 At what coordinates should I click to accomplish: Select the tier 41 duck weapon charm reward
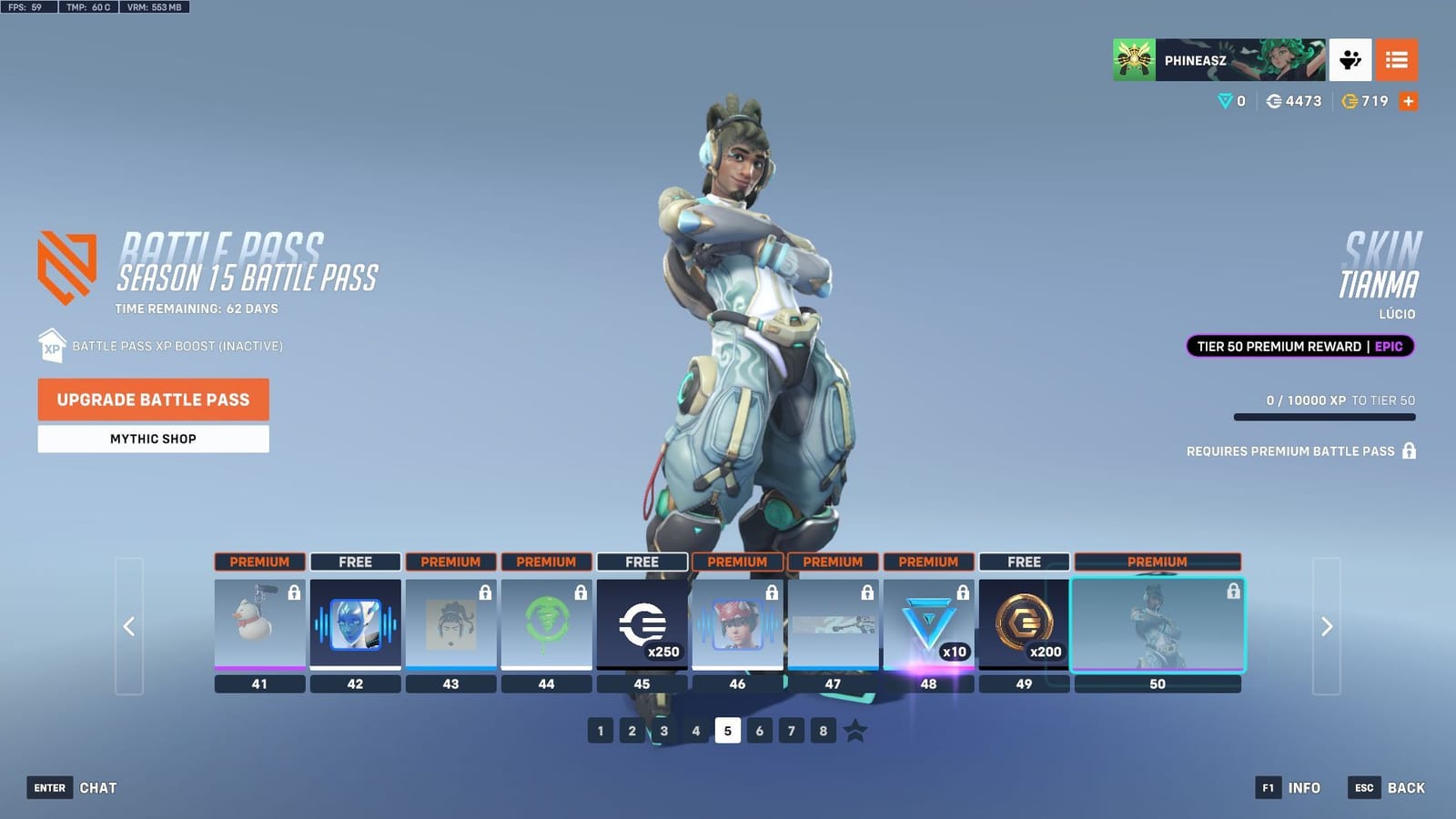point(258,623)
